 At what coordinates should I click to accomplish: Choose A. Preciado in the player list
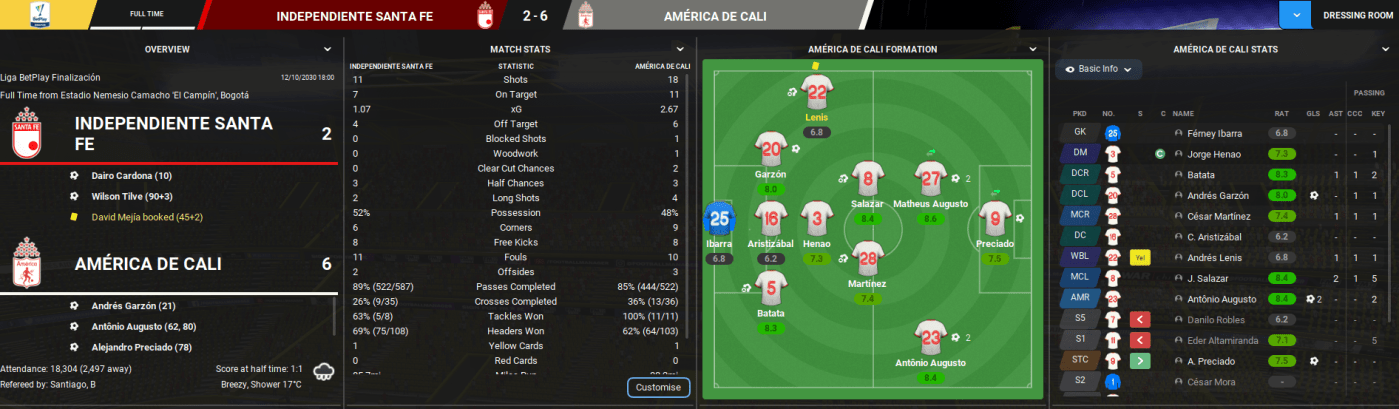click(x=1208, y=360)
